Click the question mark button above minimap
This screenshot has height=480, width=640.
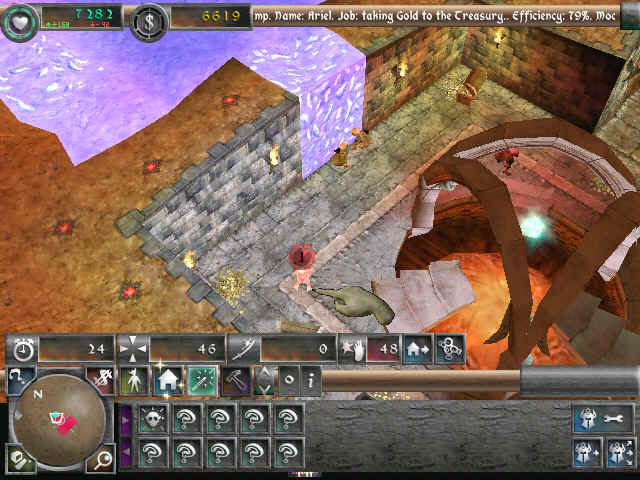(19, 379)
